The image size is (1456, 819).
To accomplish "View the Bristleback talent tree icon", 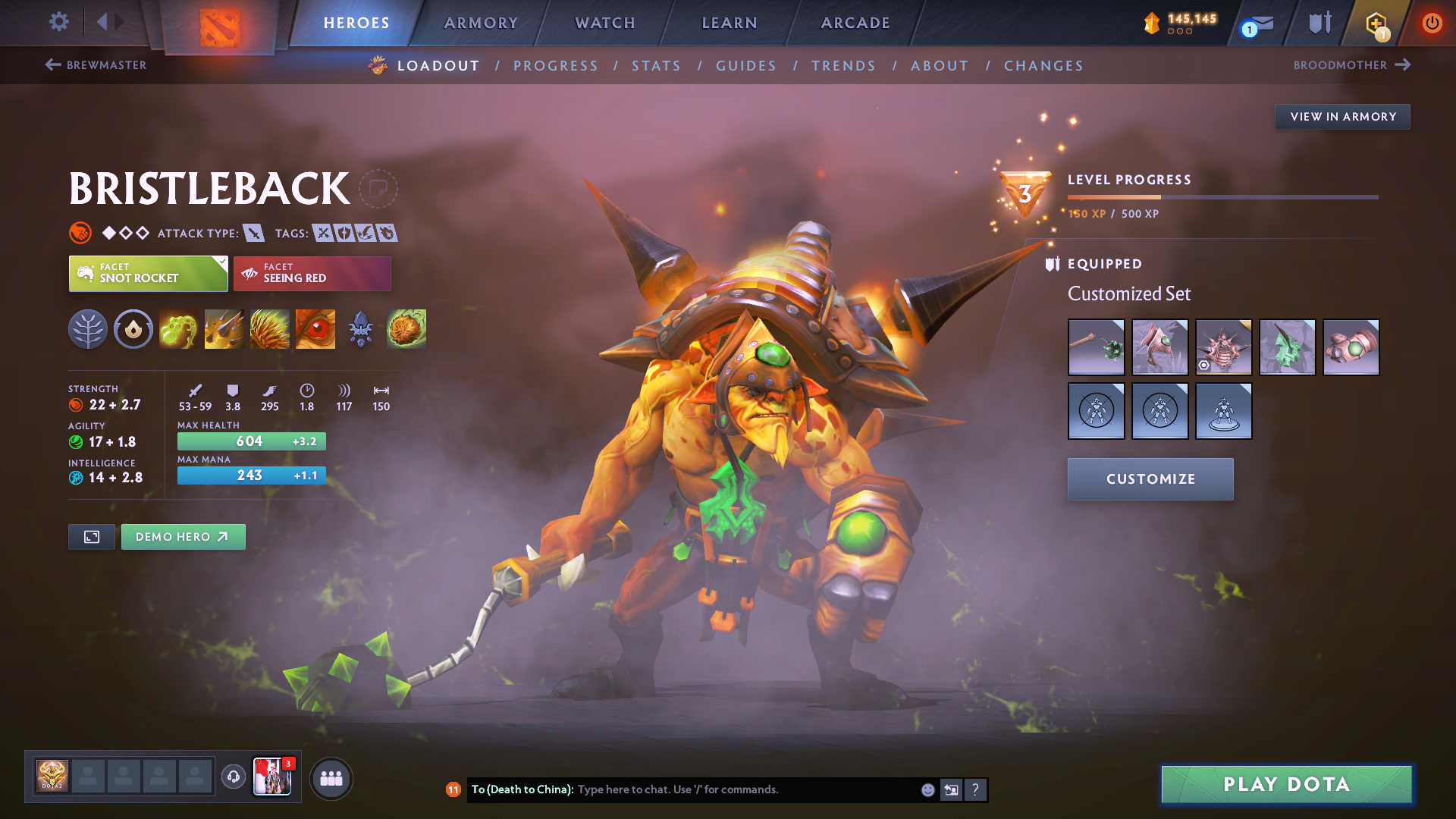I will (x=87, y=329).
